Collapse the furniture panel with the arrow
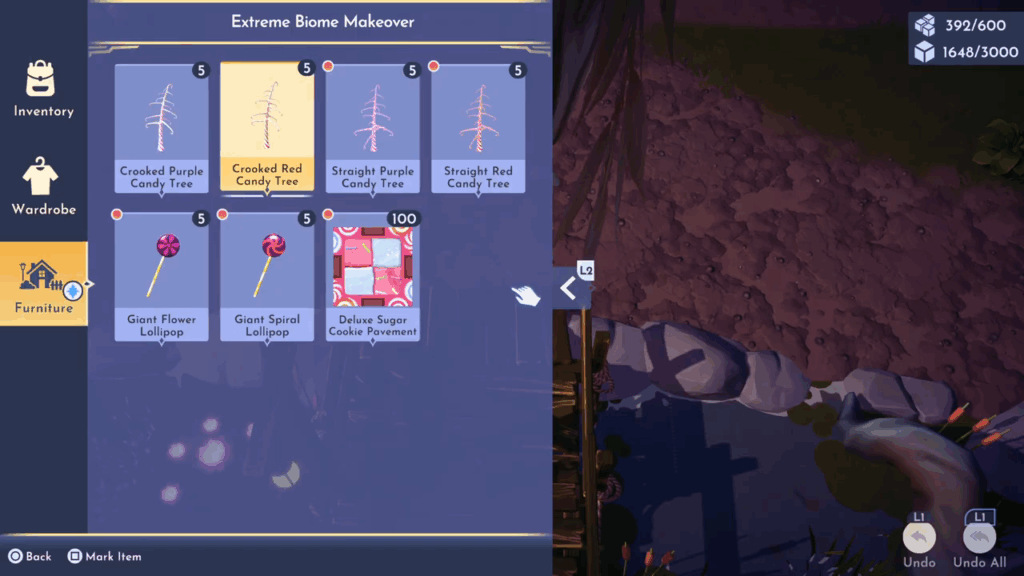Viewport: 1024px width, 576px height. click(569, 289)
